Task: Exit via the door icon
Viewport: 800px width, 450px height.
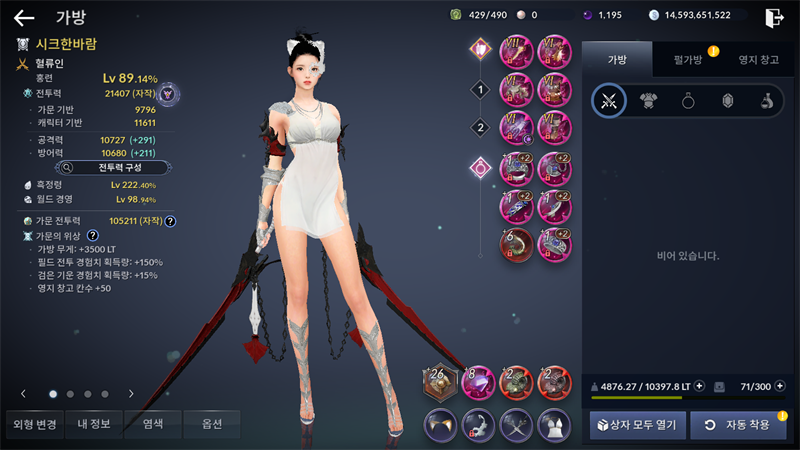Action: [x=773, y=17]
